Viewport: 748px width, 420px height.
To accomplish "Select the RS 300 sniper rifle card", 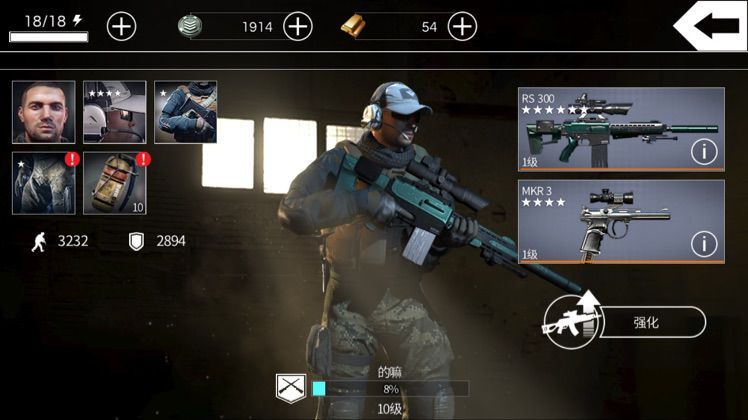I will [600, 129].
